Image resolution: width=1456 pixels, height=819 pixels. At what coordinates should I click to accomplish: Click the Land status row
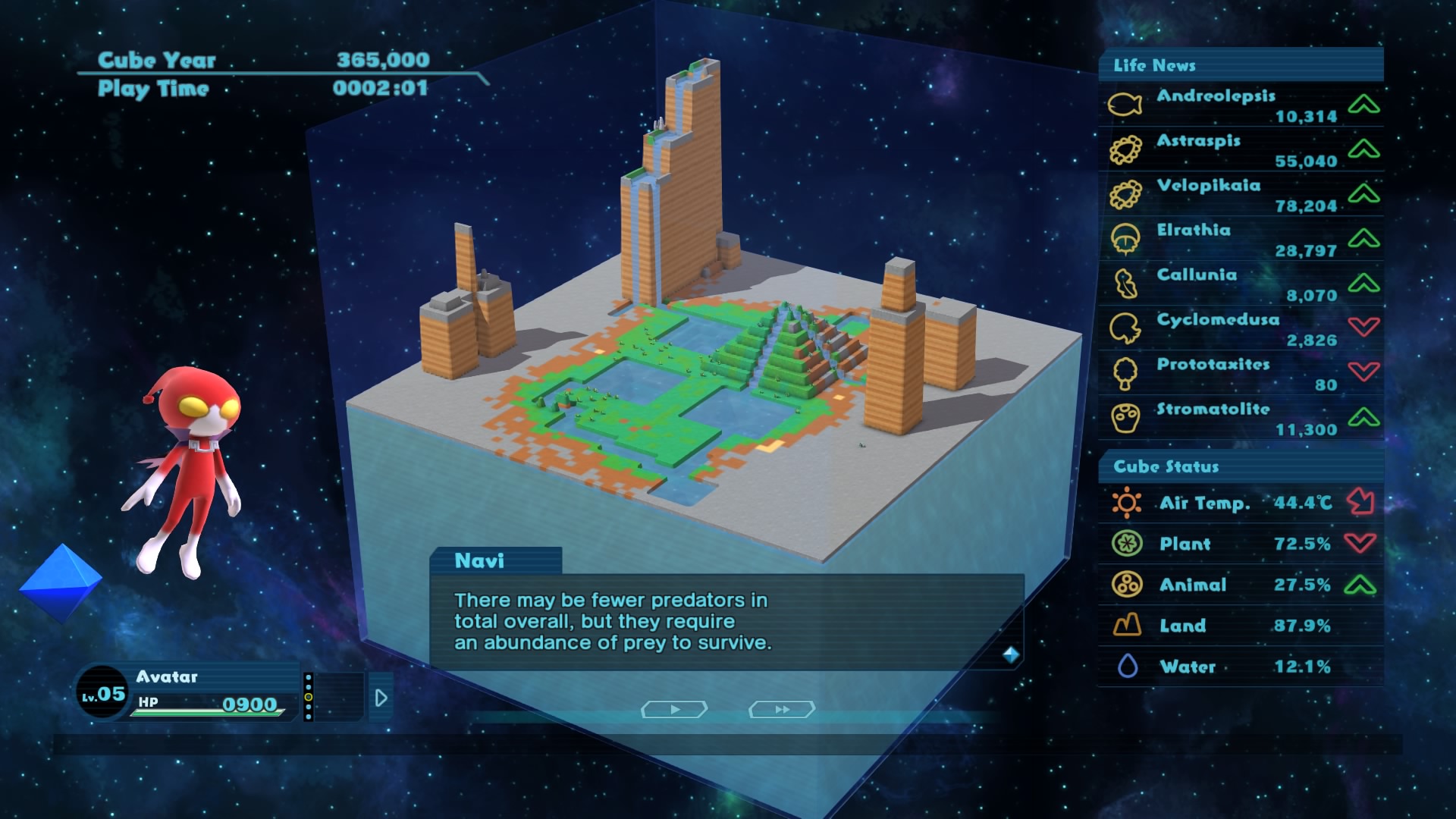tap(1241, 626)
